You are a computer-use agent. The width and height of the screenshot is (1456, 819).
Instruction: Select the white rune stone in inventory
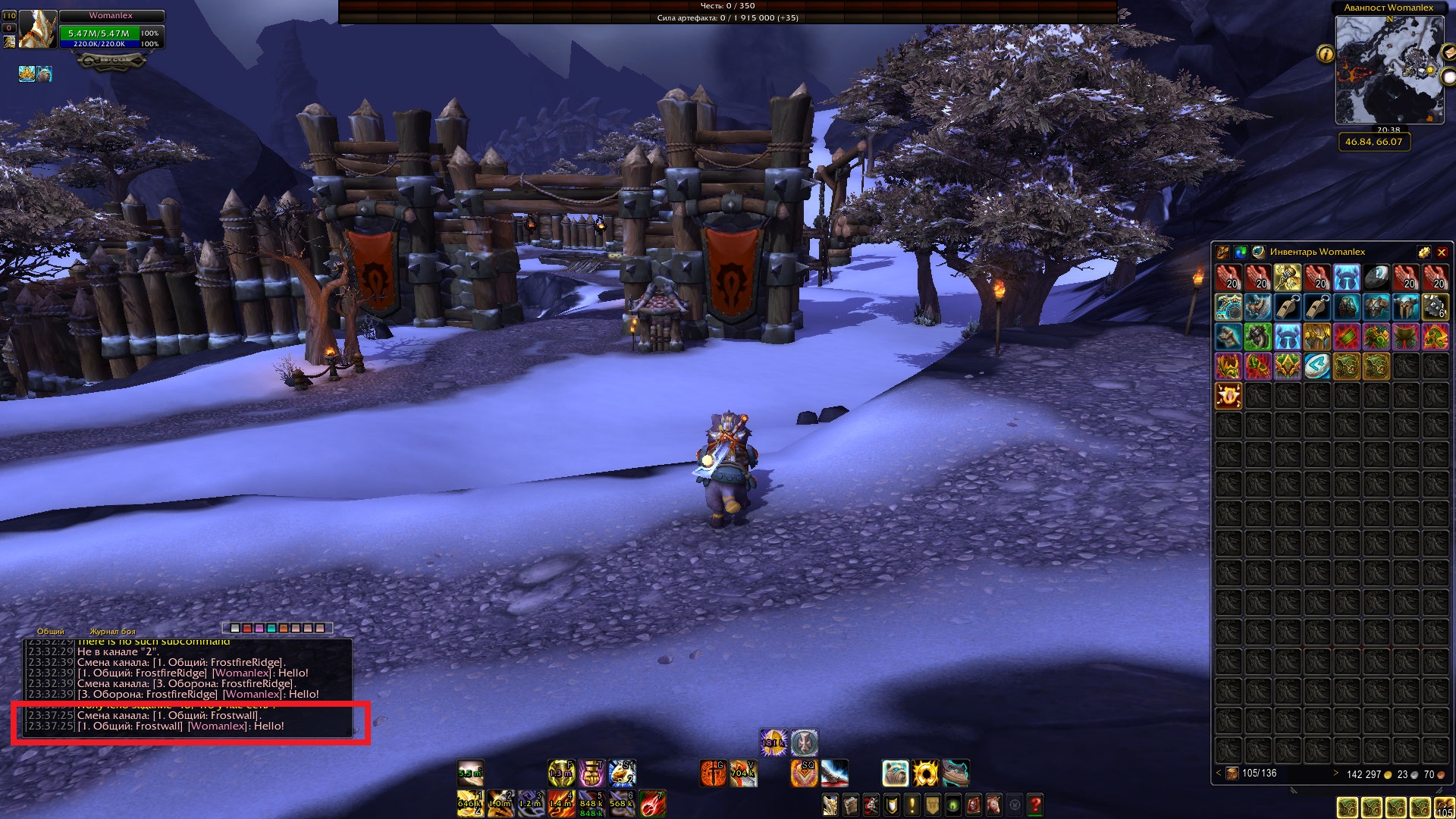[x=1316, y=366]
